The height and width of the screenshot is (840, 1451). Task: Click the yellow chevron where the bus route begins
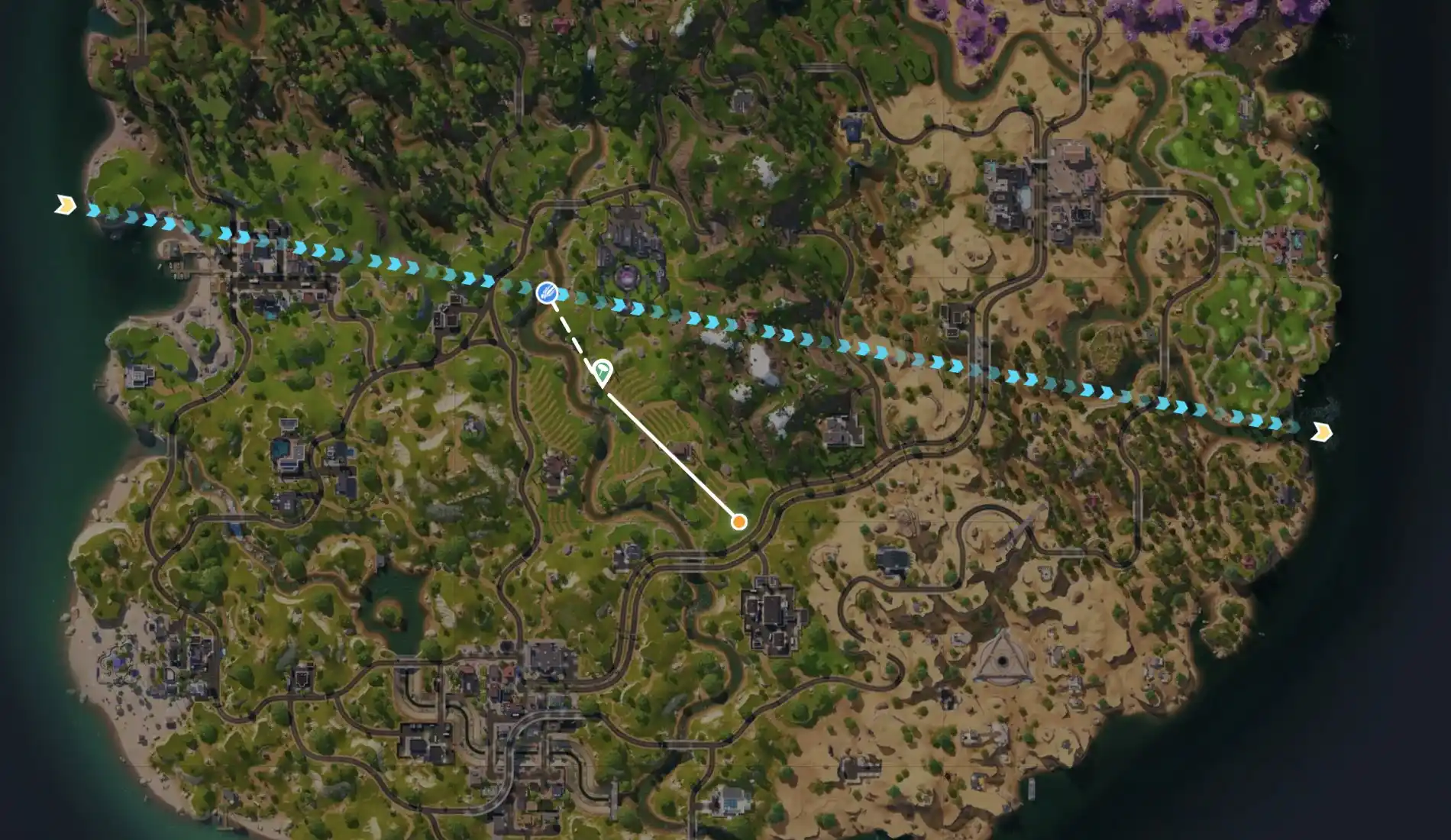point(67,204)
